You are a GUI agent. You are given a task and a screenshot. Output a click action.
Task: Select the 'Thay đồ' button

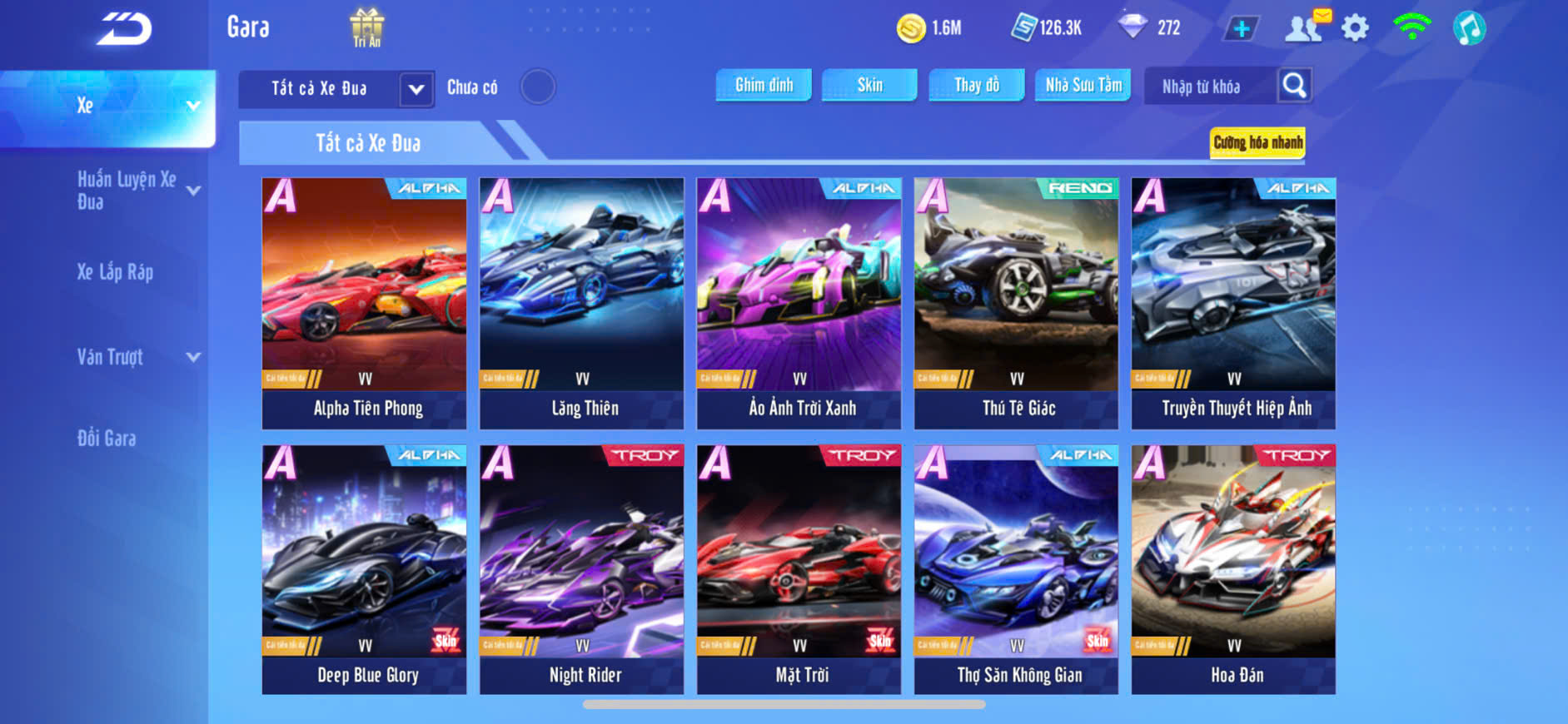point(977,85)
